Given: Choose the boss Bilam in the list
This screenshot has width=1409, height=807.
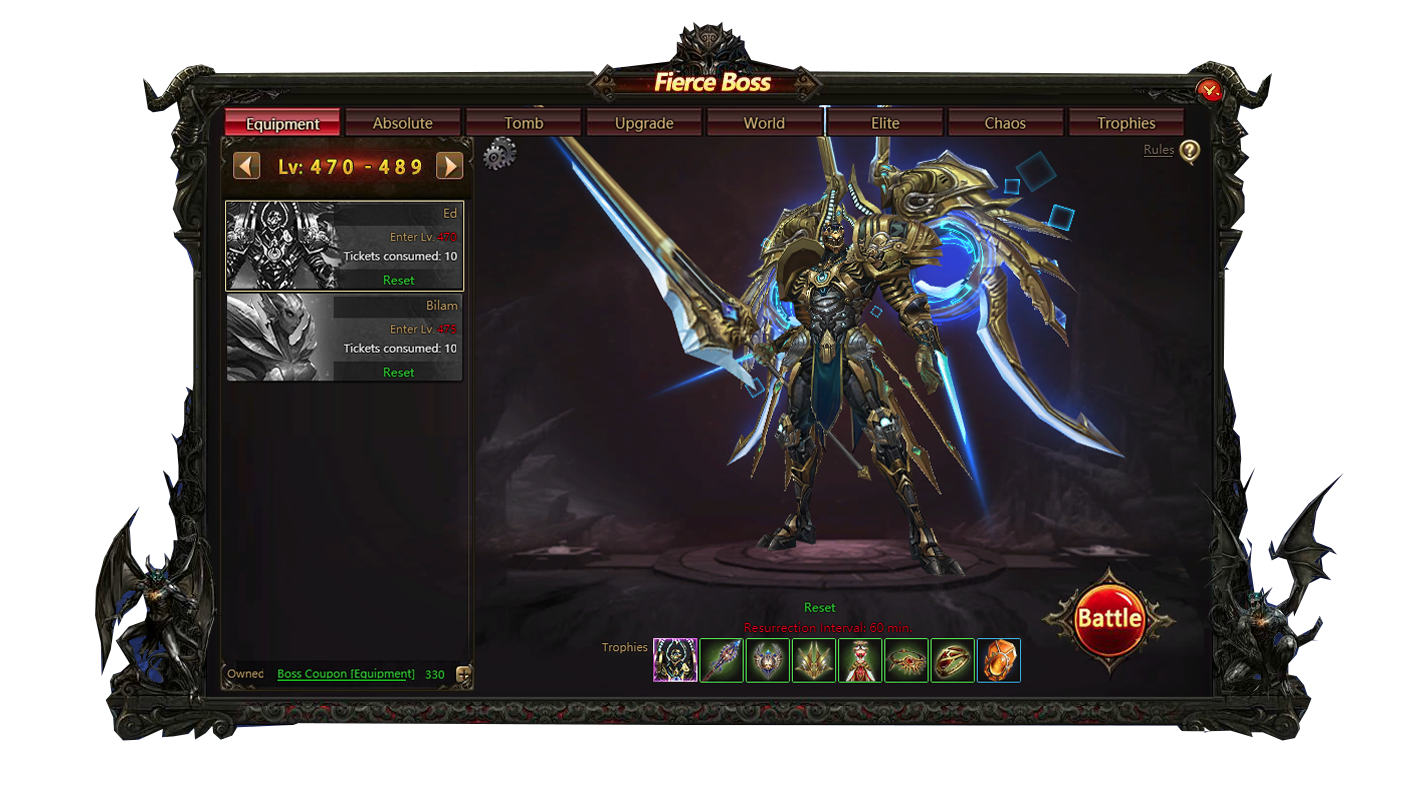Looking at the screenshot, I should pos(344,338).
